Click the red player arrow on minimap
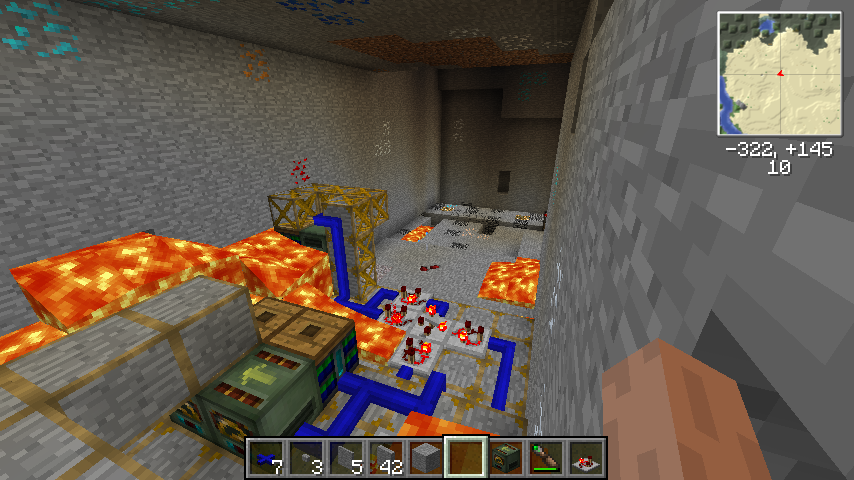 point(779,73)
